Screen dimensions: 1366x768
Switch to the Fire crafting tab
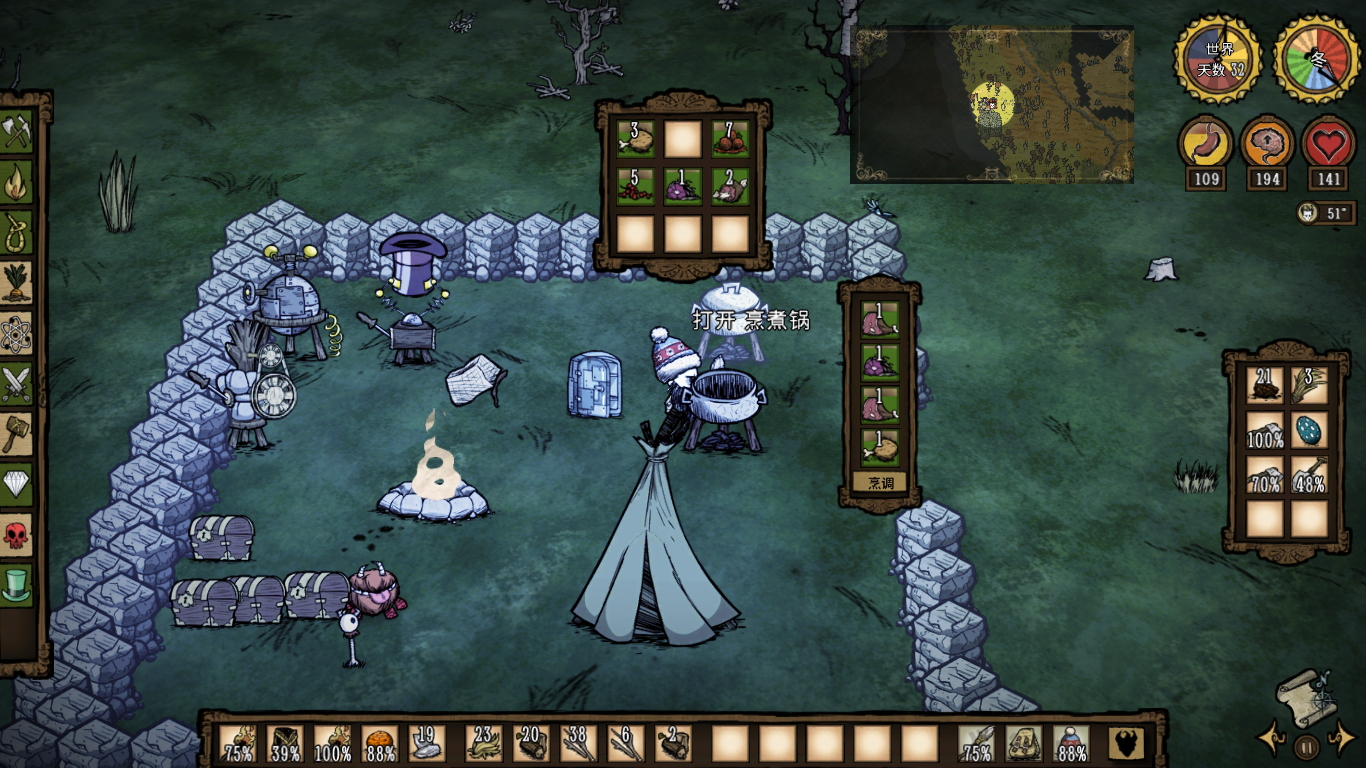coord(17,182)
